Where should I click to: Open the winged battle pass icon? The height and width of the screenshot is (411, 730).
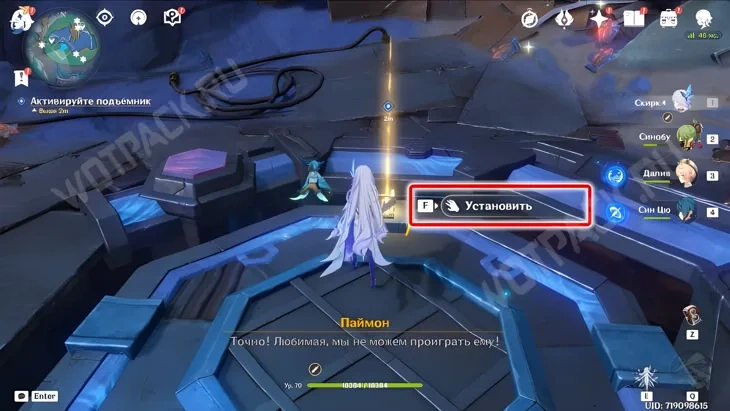tap(565, 18)
